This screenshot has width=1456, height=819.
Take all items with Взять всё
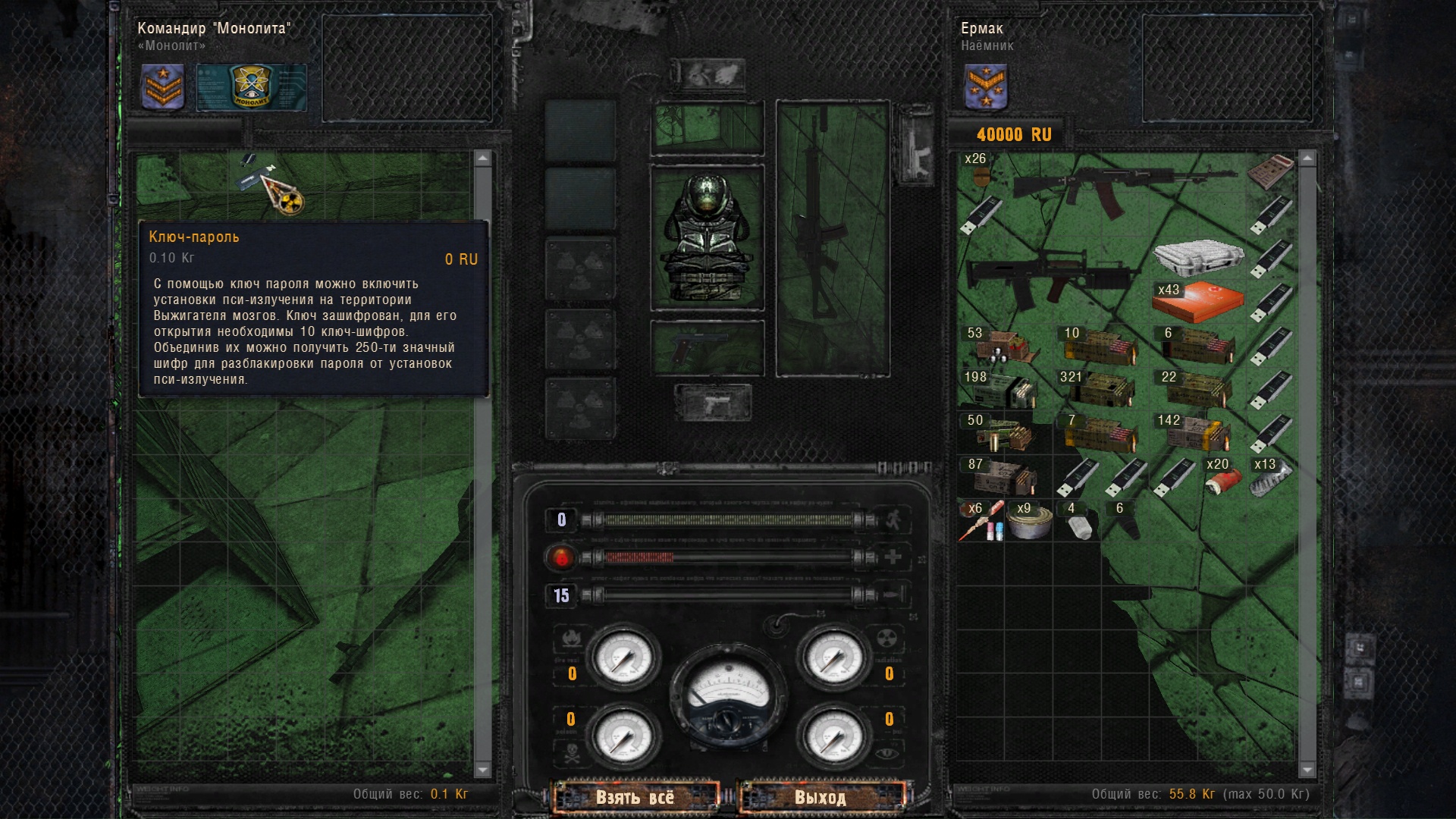pos(635,797)
